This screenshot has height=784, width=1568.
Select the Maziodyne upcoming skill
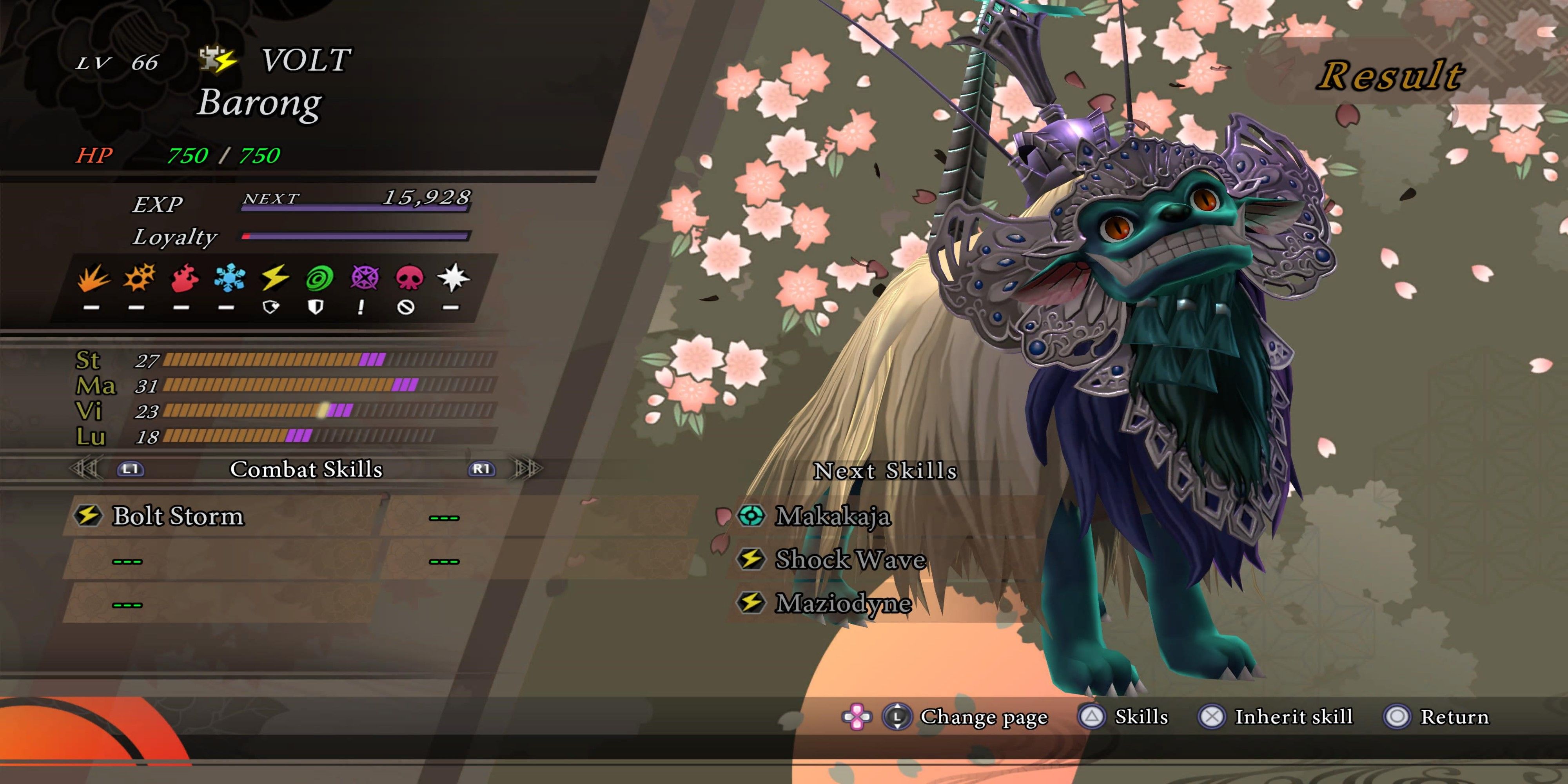coord(843,603)
